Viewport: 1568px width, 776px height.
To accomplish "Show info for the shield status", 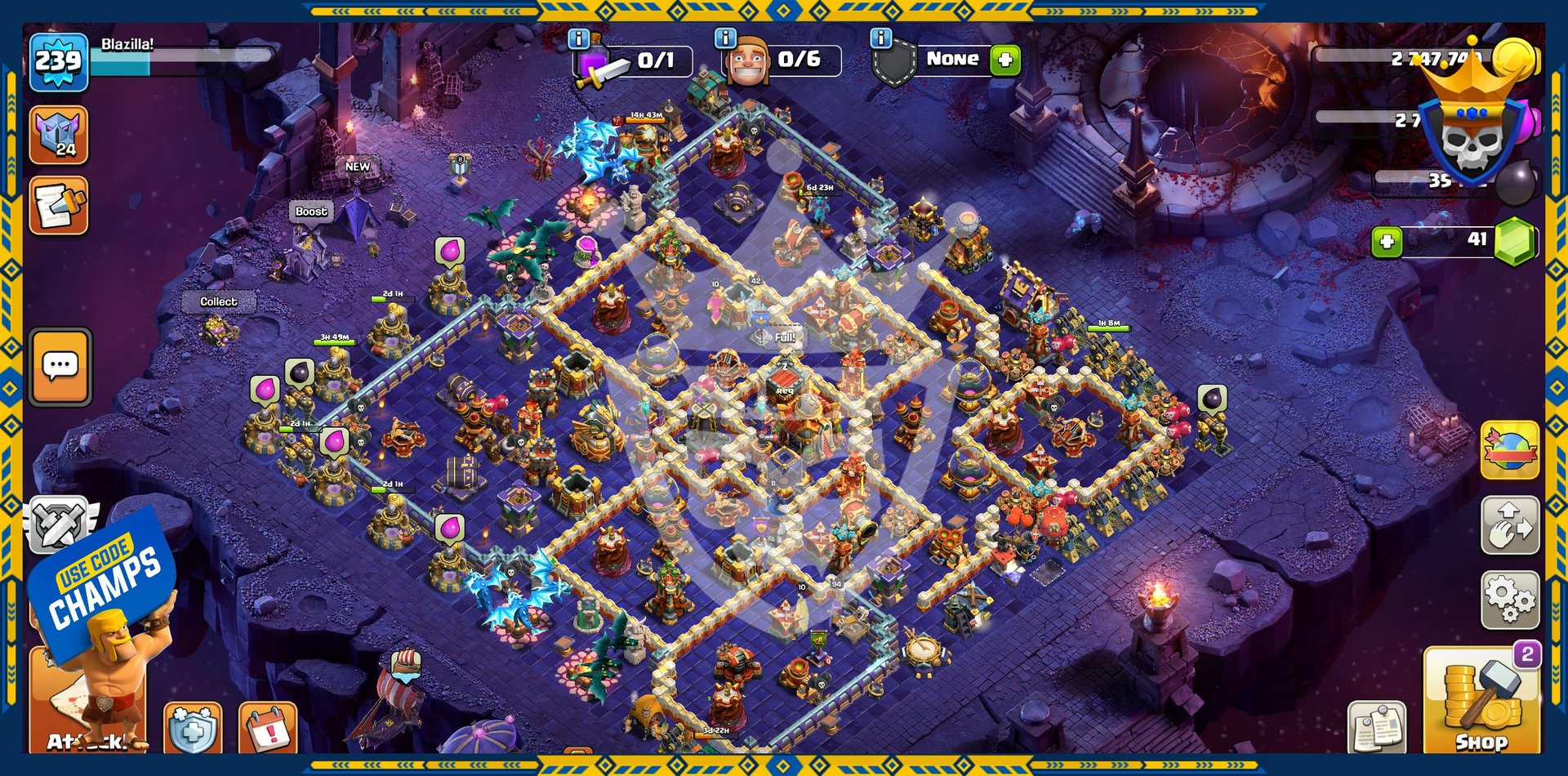I will tap(880, 38).
